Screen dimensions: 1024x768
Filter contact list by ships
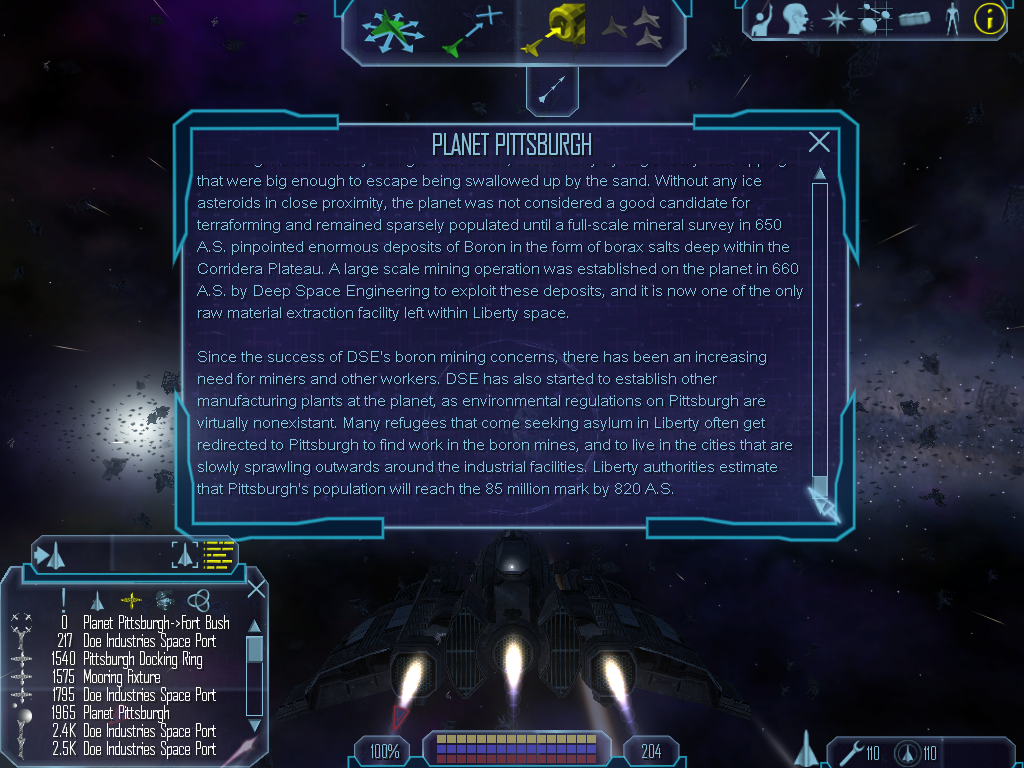click(x=97, y=599)
